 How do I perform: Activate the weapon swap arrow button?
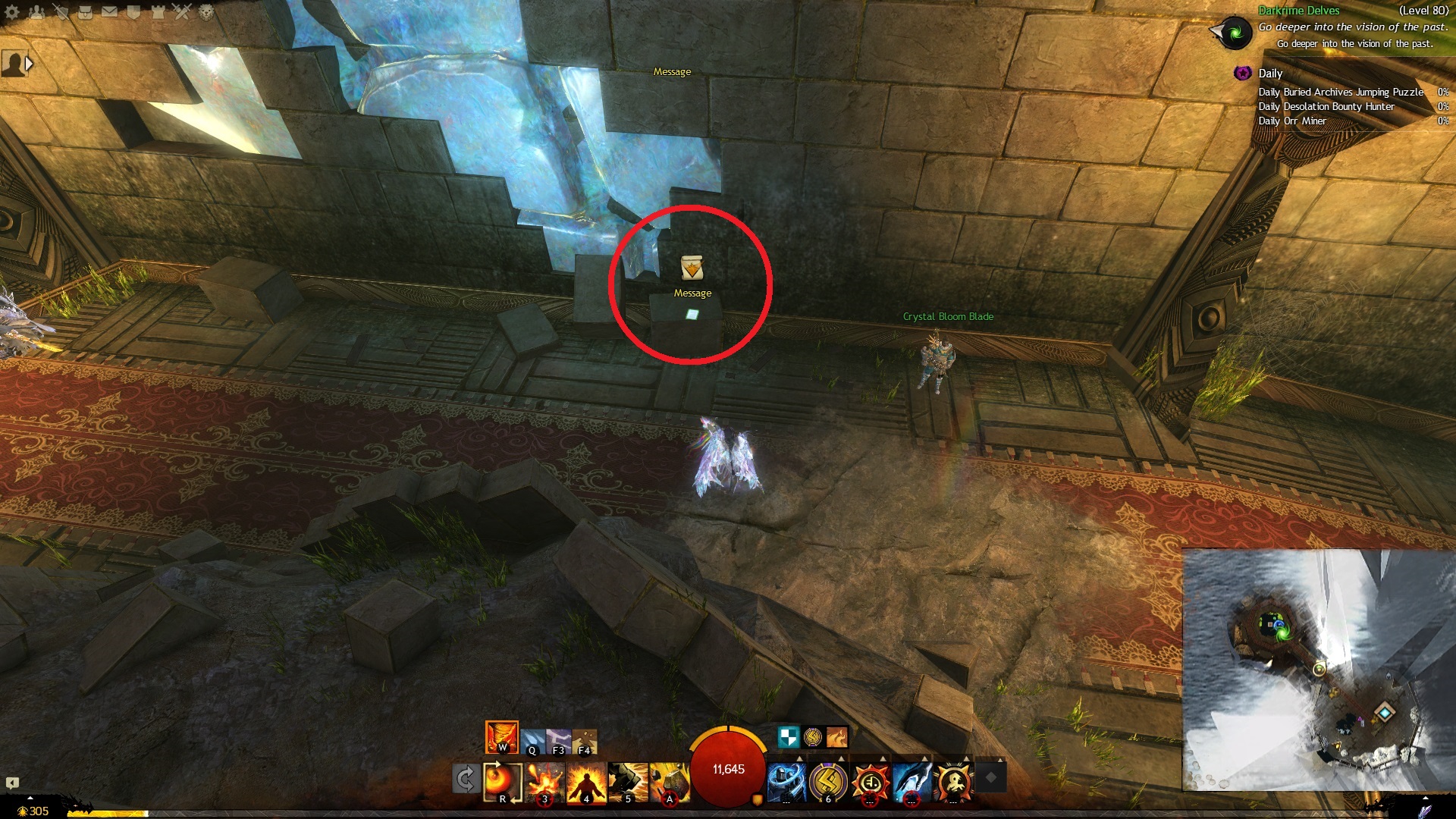pyautogui.click(x=466, y=779)
